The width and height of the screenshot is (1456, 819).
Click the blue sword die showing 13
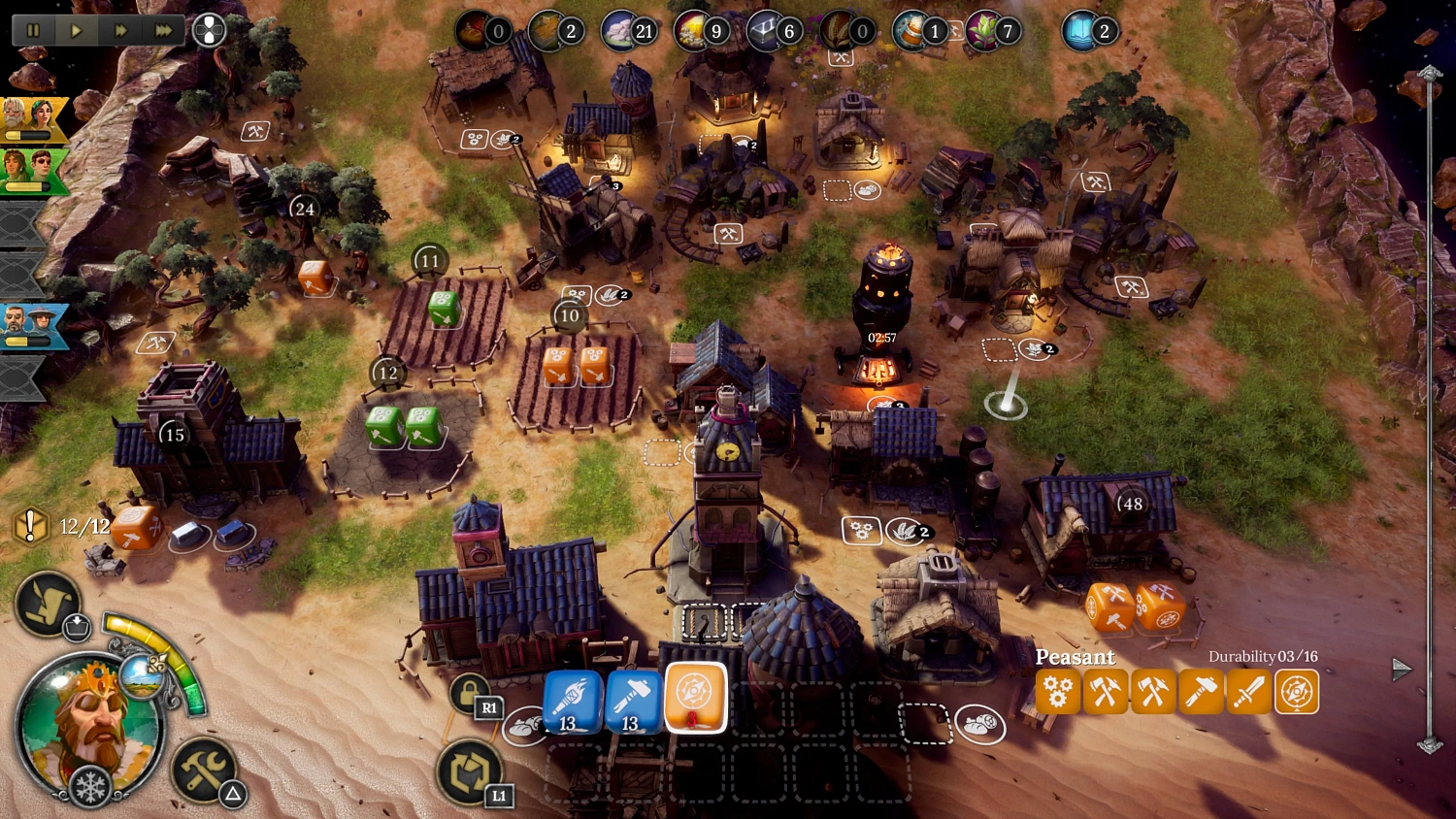[x=568, y=699]
